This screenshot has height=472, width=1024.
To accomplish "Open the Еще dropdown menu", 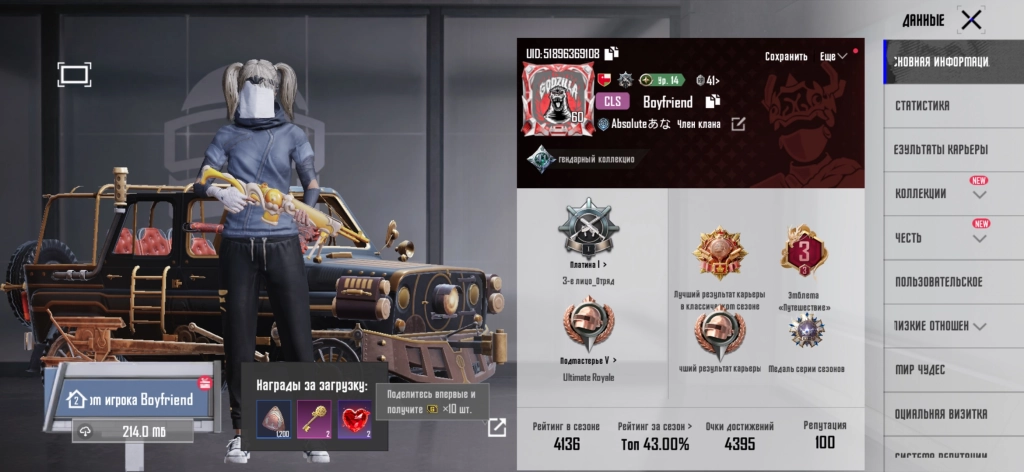I will click(832, 57).
